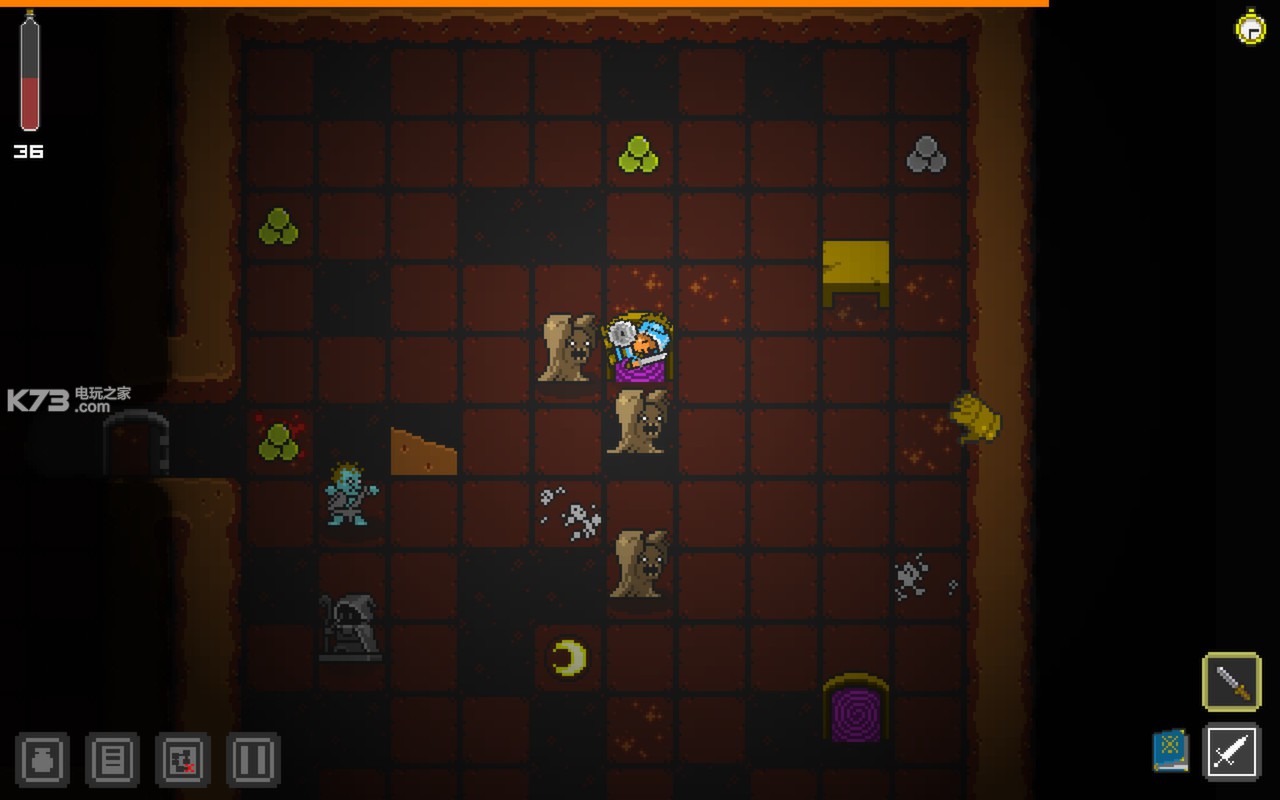Open the inventory pot button

pos(42,759)
